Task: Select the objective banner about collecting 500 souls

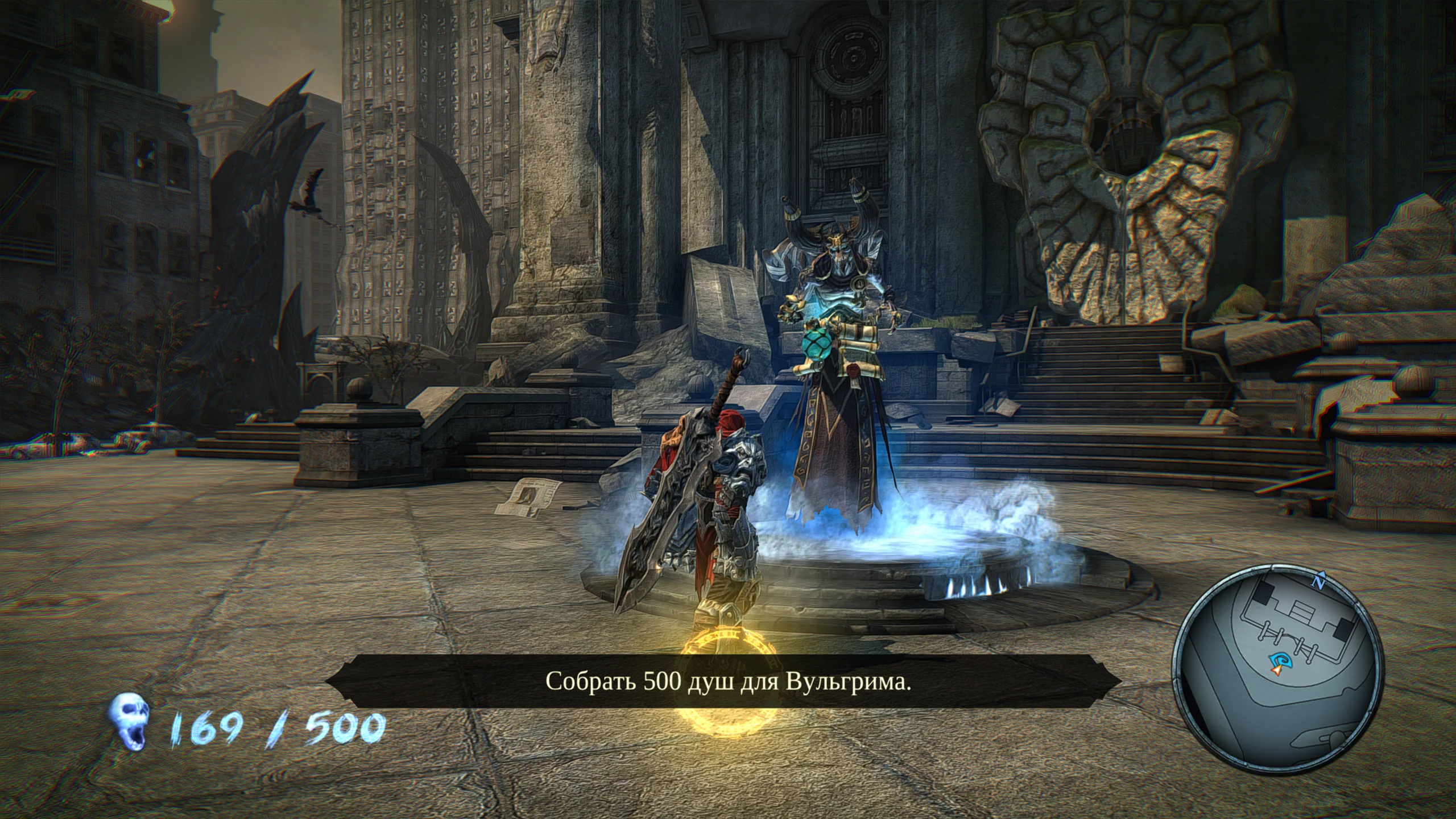Action: click(x=727, y=682)
